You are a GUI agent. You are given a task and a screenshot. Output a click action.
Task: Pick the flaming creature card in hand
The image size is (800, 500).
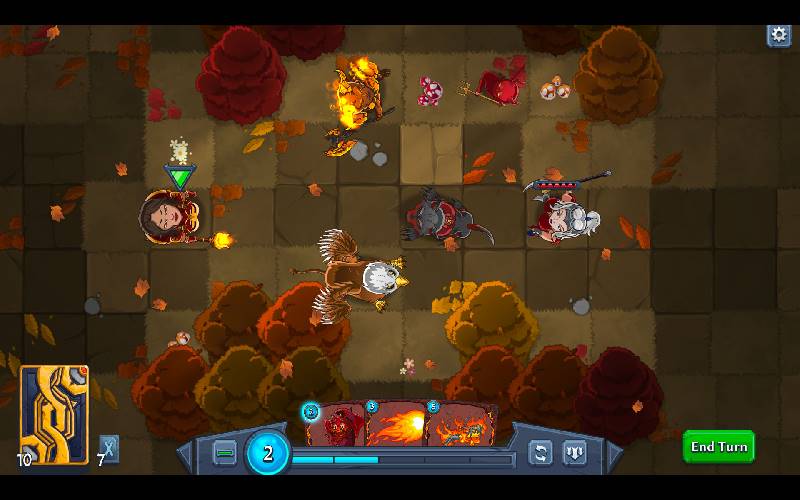tap(460, 427)
